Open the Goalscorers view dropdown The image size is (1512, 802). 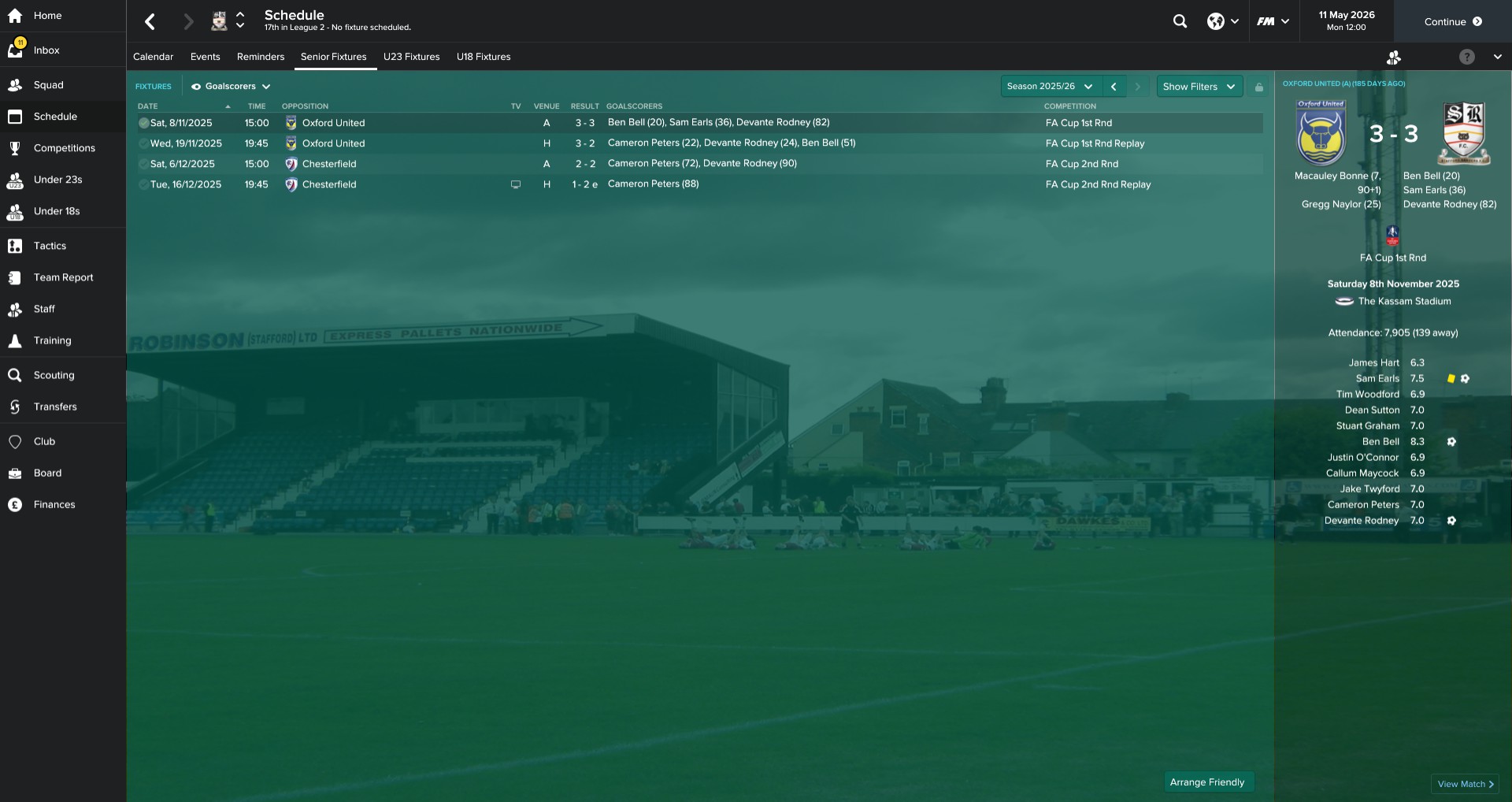click(x=231, y=87)
